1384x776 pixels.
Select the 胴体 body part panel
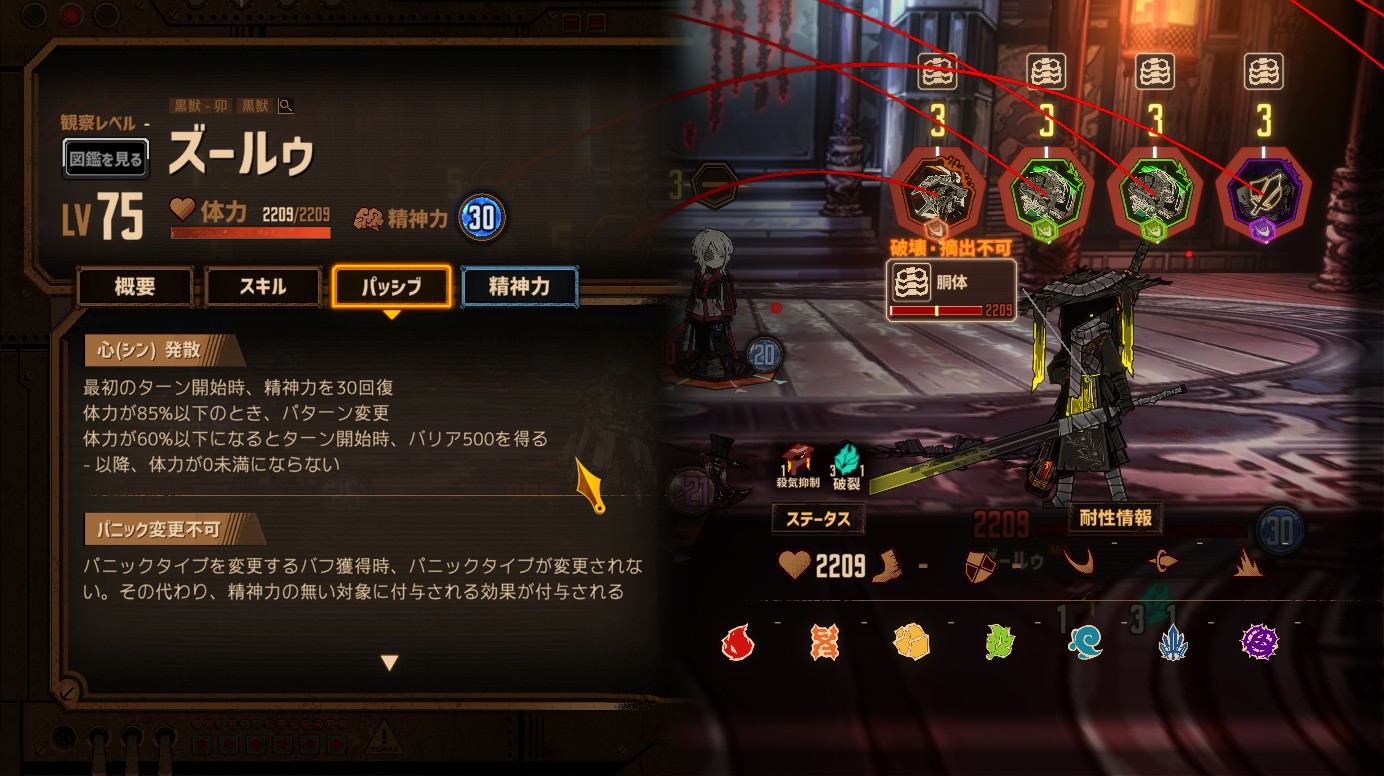point(951,291)
